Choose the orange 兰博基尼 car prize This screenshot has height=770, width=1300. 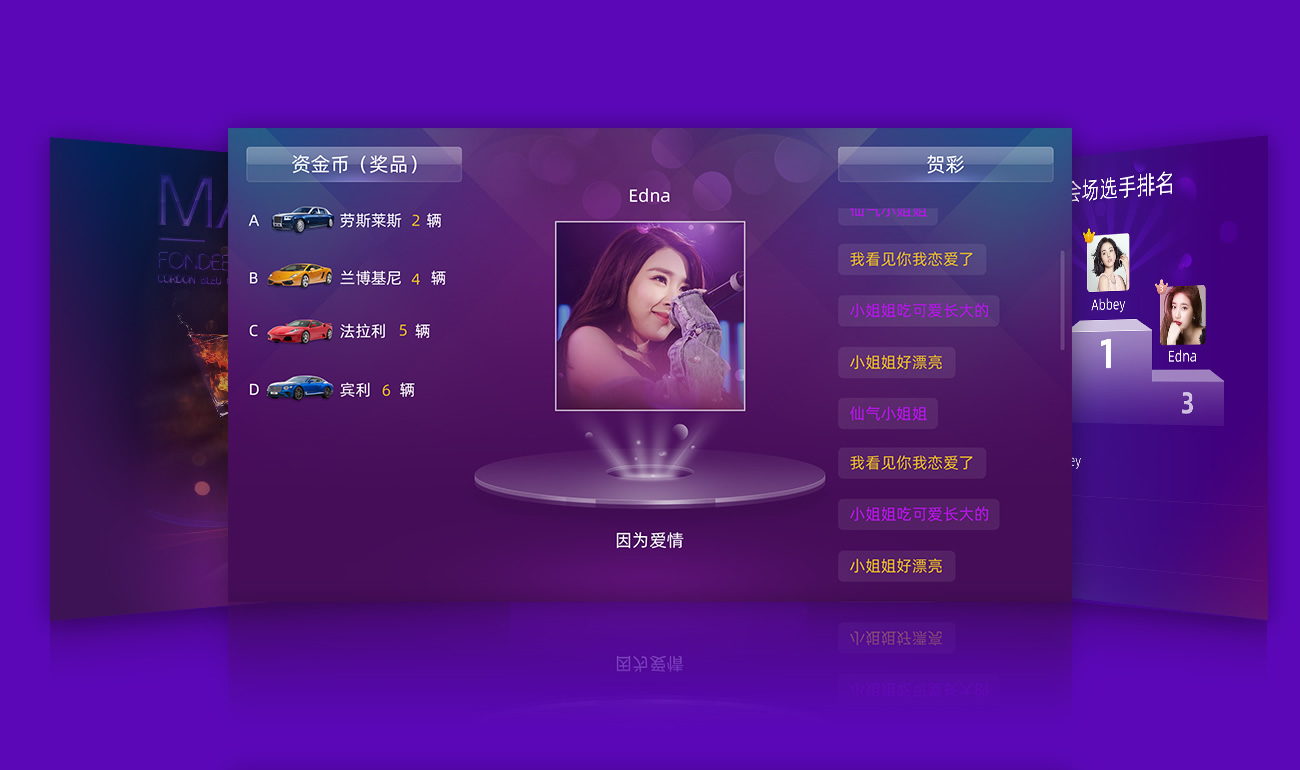(x=300, y=277)
